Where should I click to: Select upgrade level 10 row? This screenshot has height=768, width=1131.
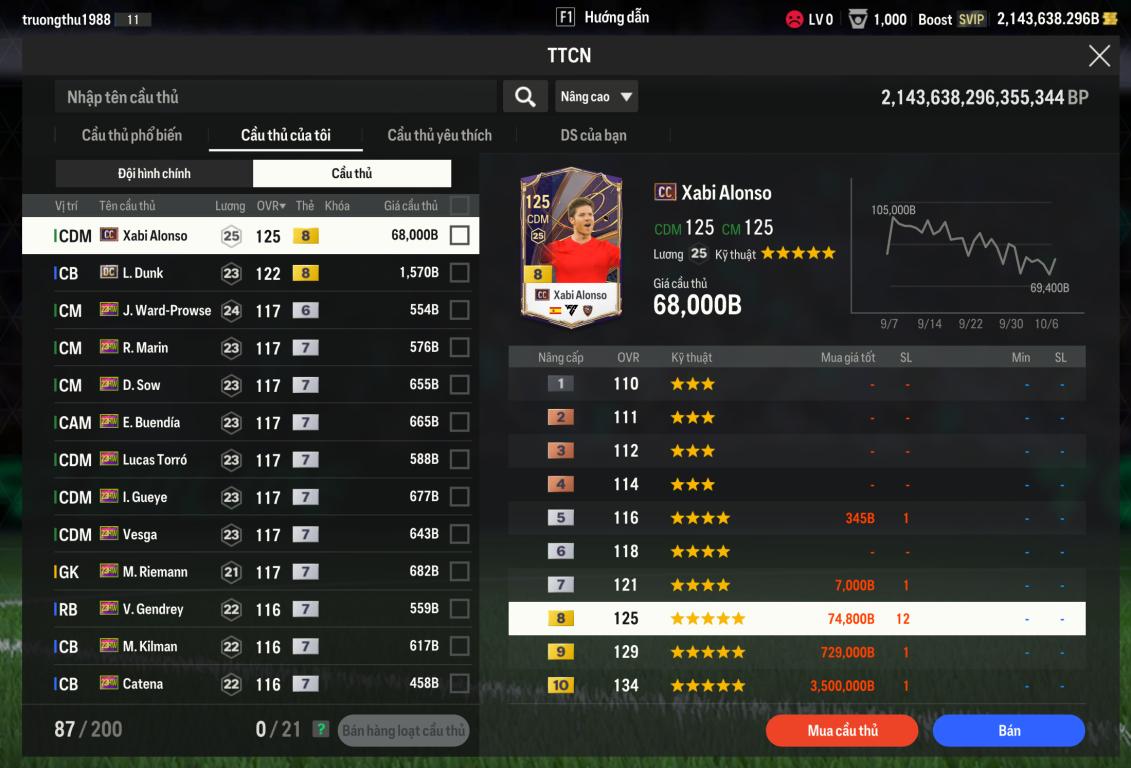tap(796, 686)
